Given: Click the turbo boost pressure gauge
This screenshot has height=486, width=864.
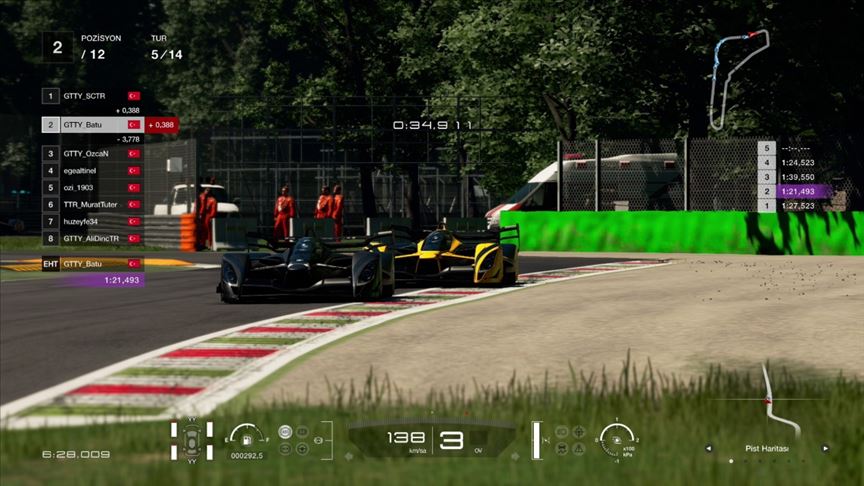Looking at the screenshot, I should tap(617, 438).
